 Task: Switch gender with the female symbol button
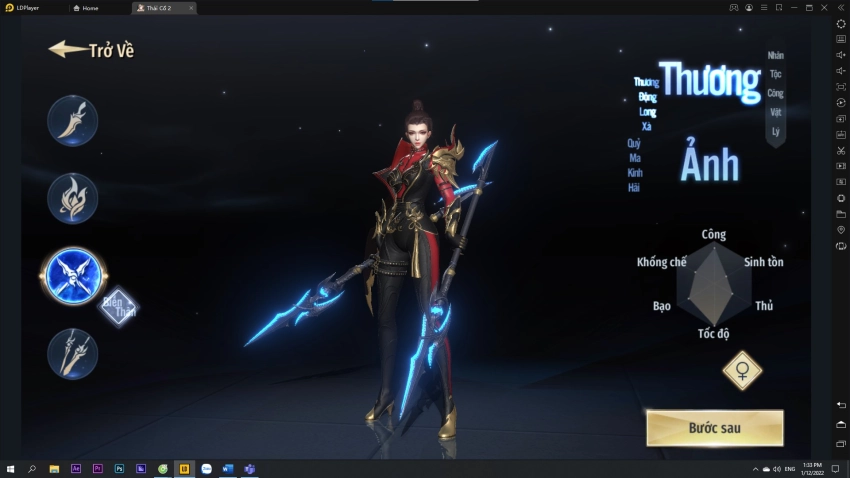[742, 371]
